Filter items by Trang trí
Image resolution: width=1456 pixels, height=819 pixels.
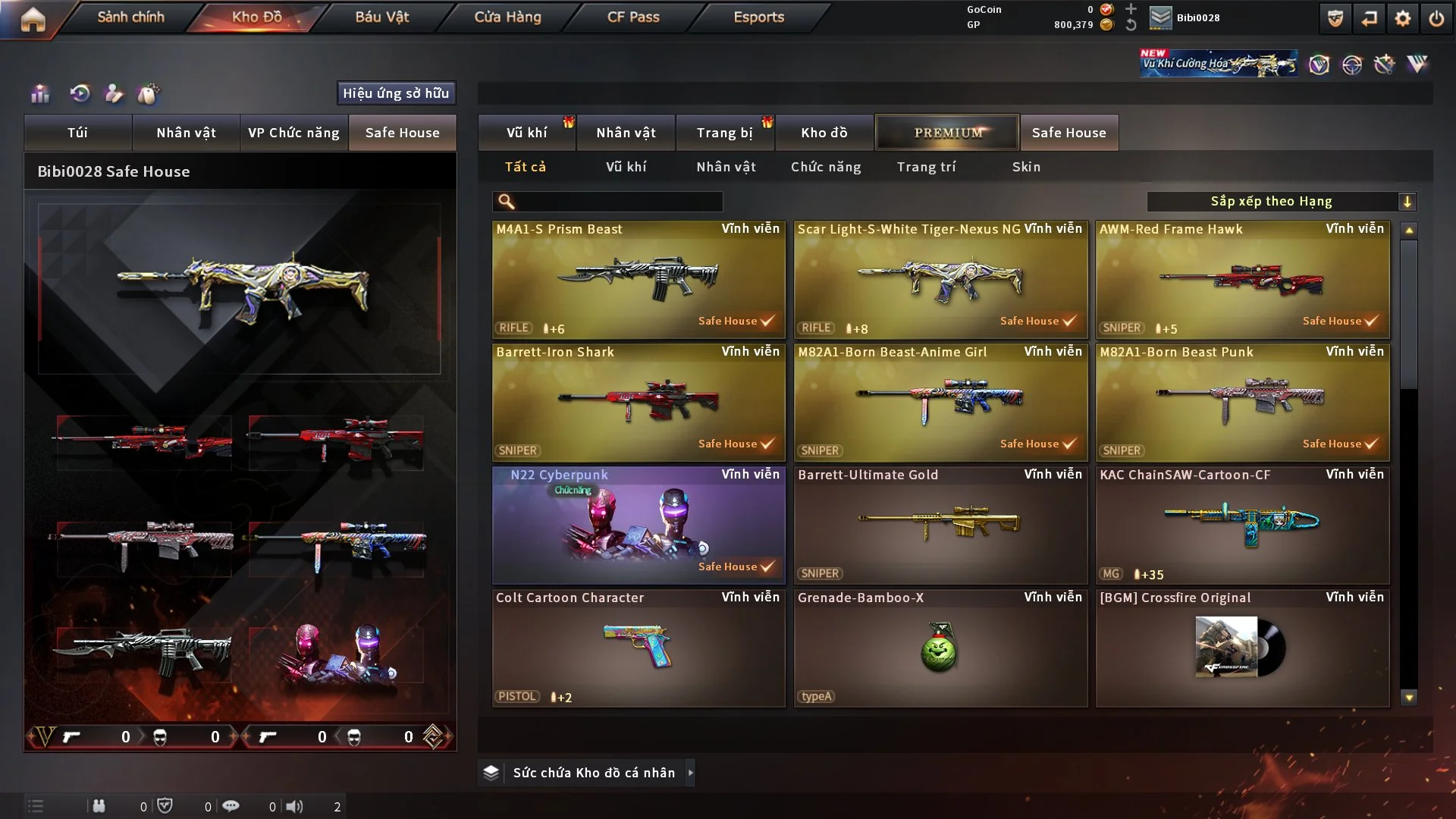point(926,167)
